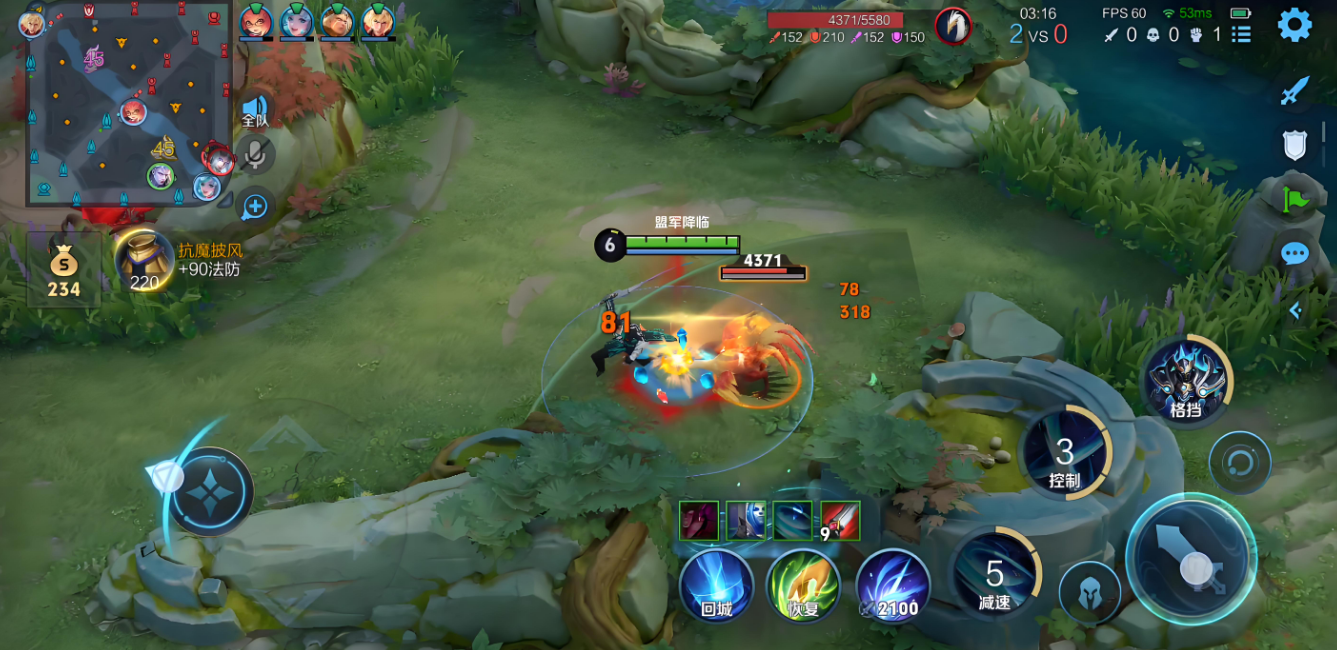Open the shop via the gold bag

pos(64,272)
